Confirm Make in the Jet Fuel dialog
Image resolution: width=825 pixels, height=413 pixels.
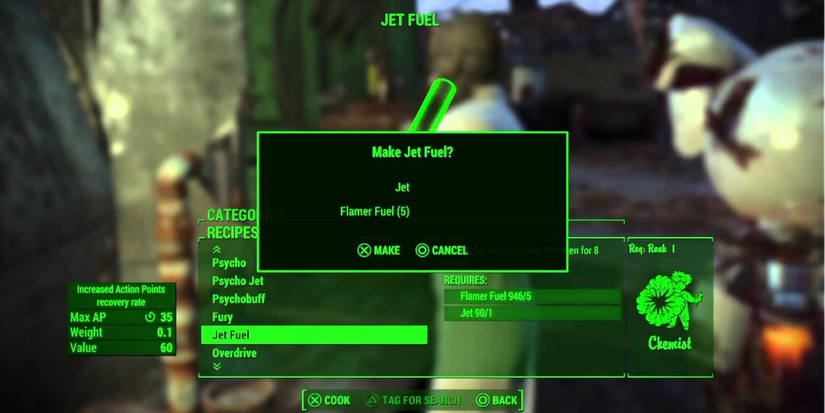click(x=379, y=250)
